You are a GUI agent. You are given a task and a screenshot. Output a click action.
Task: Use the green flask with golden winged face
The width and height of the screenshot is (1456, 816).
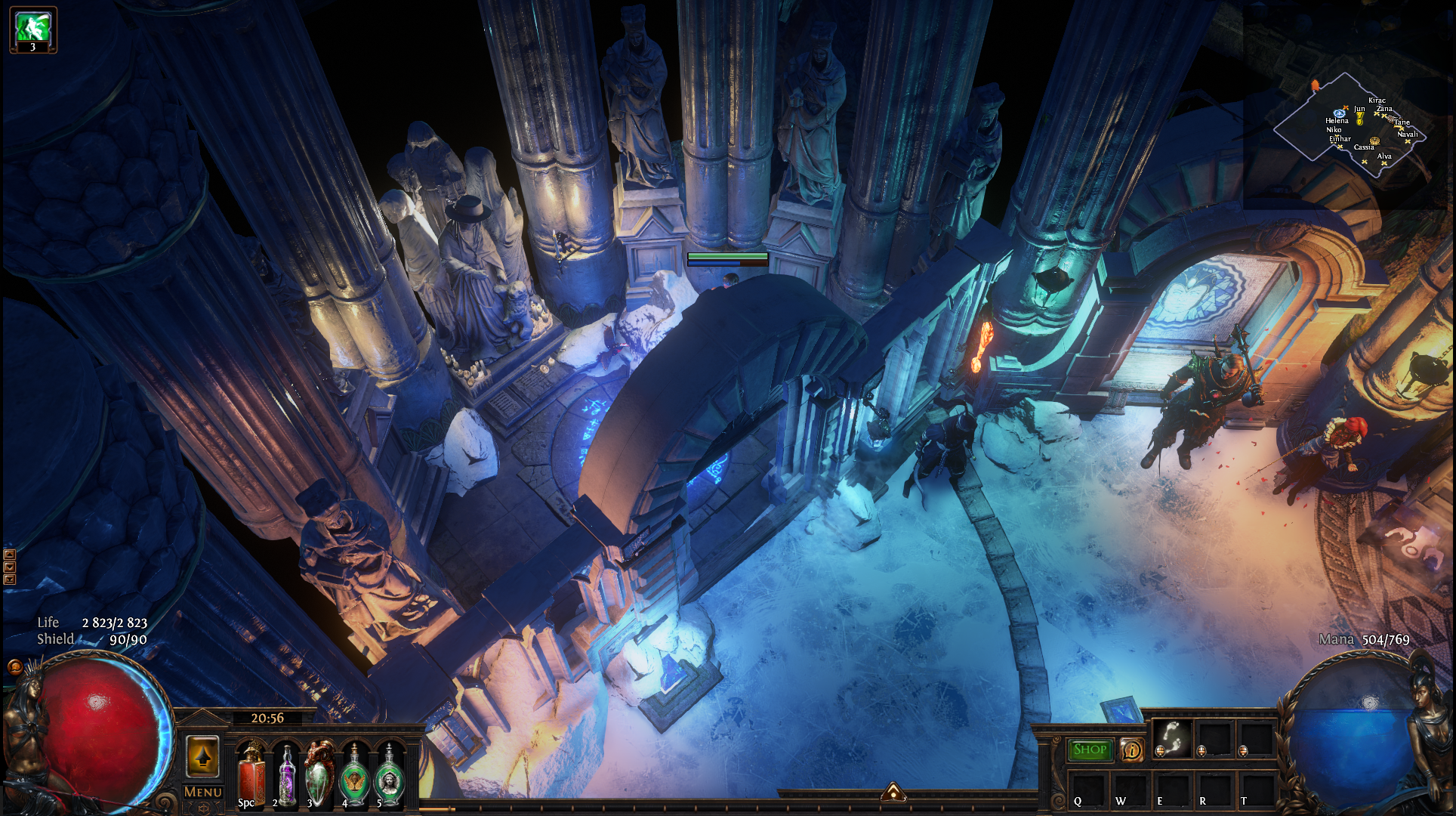354,774
